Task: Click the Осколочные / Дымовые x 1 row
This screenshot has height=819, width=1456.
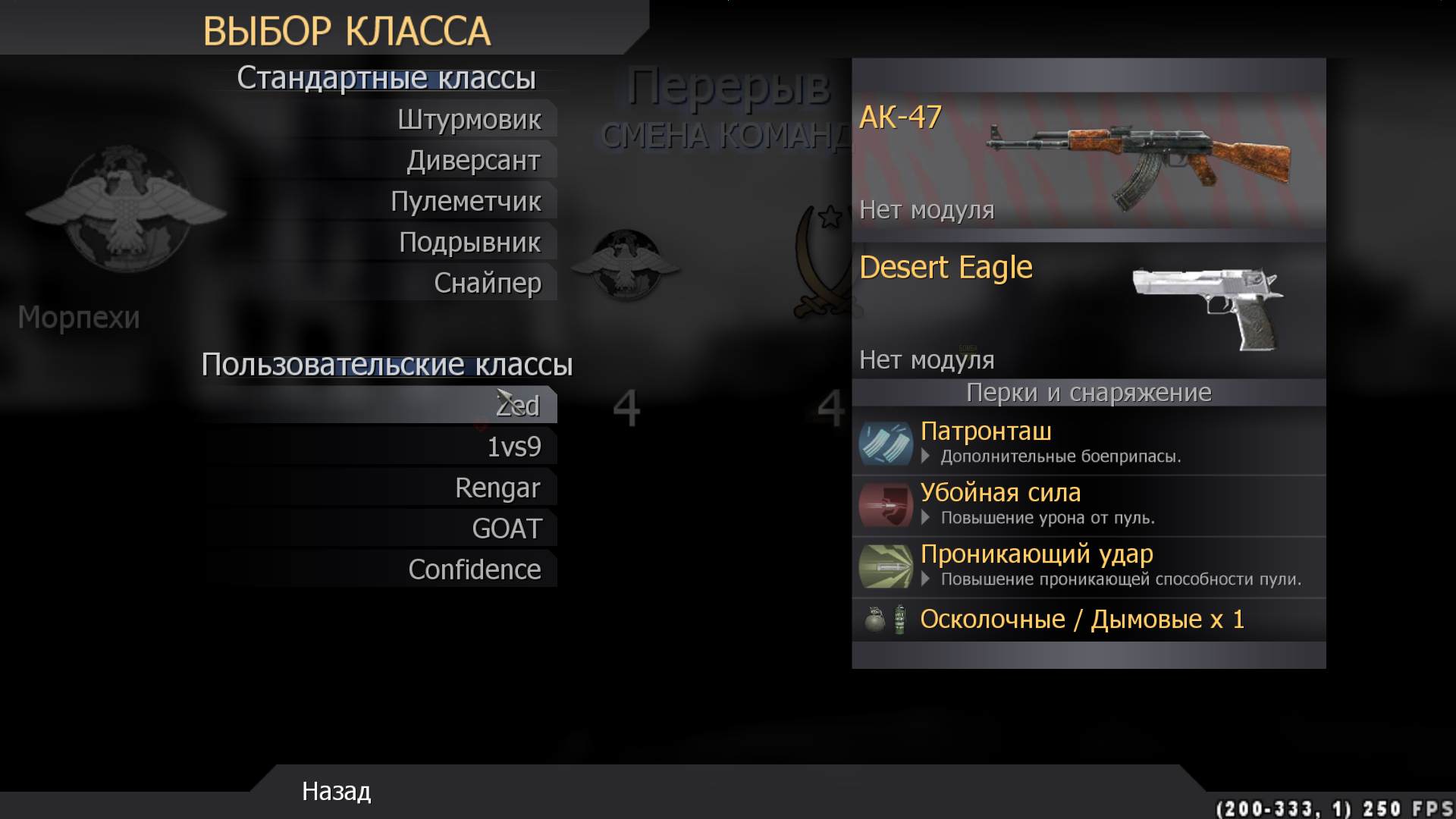Action: [x=1081, y=620]
